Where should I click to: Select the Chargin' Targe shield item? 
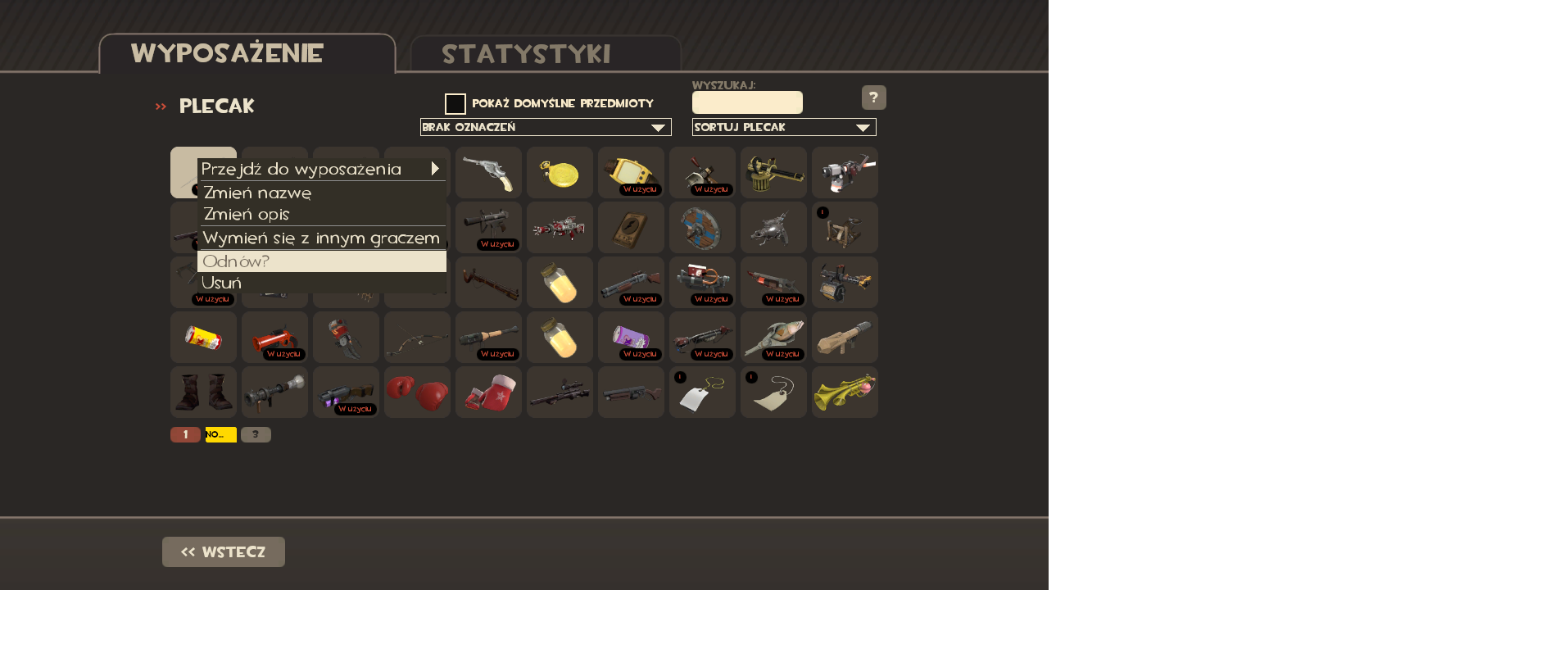[702, 228]
